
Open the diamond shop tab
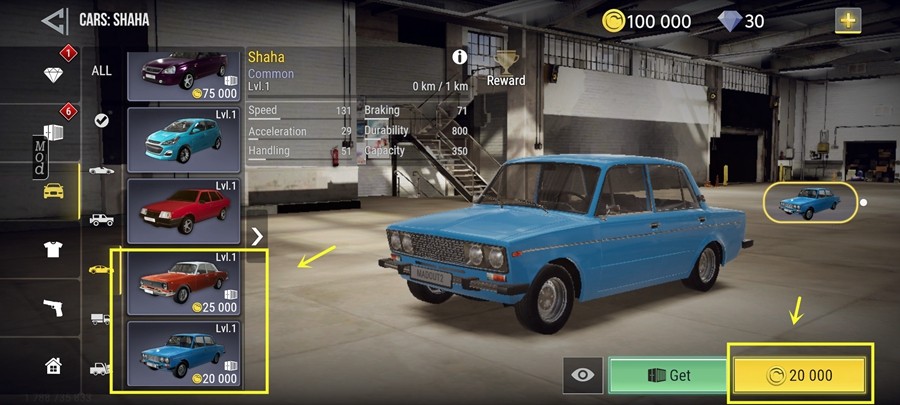(x=54, y=74)
